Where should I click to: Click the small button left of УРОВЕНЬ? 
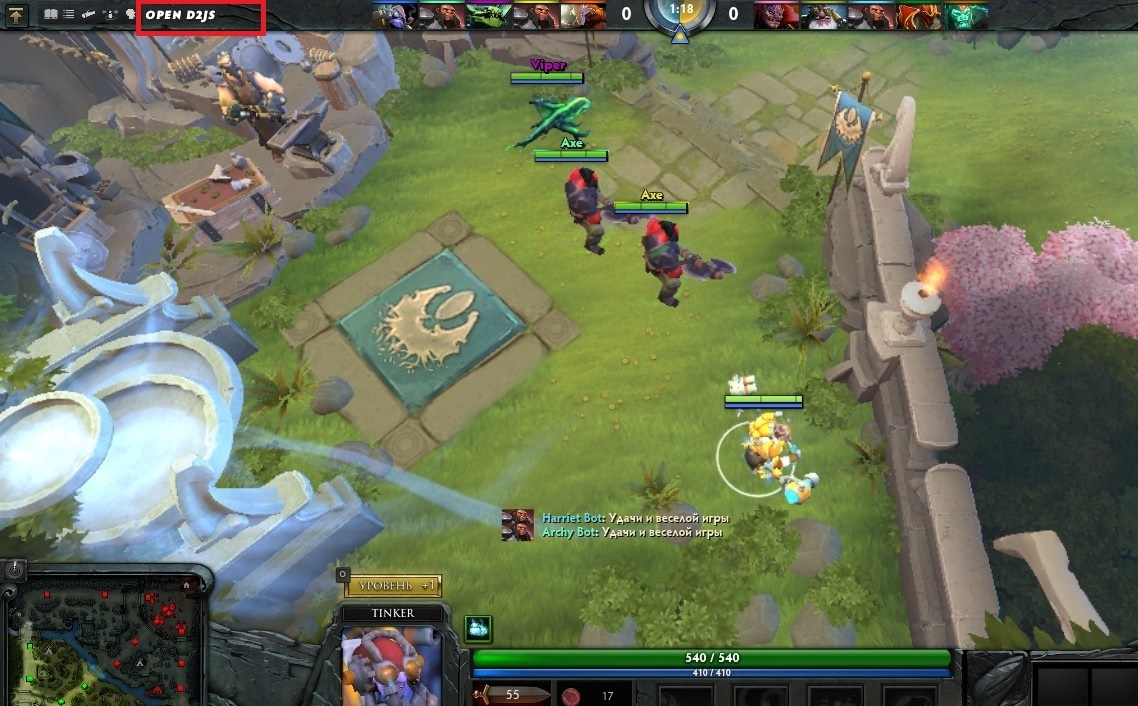343,575
